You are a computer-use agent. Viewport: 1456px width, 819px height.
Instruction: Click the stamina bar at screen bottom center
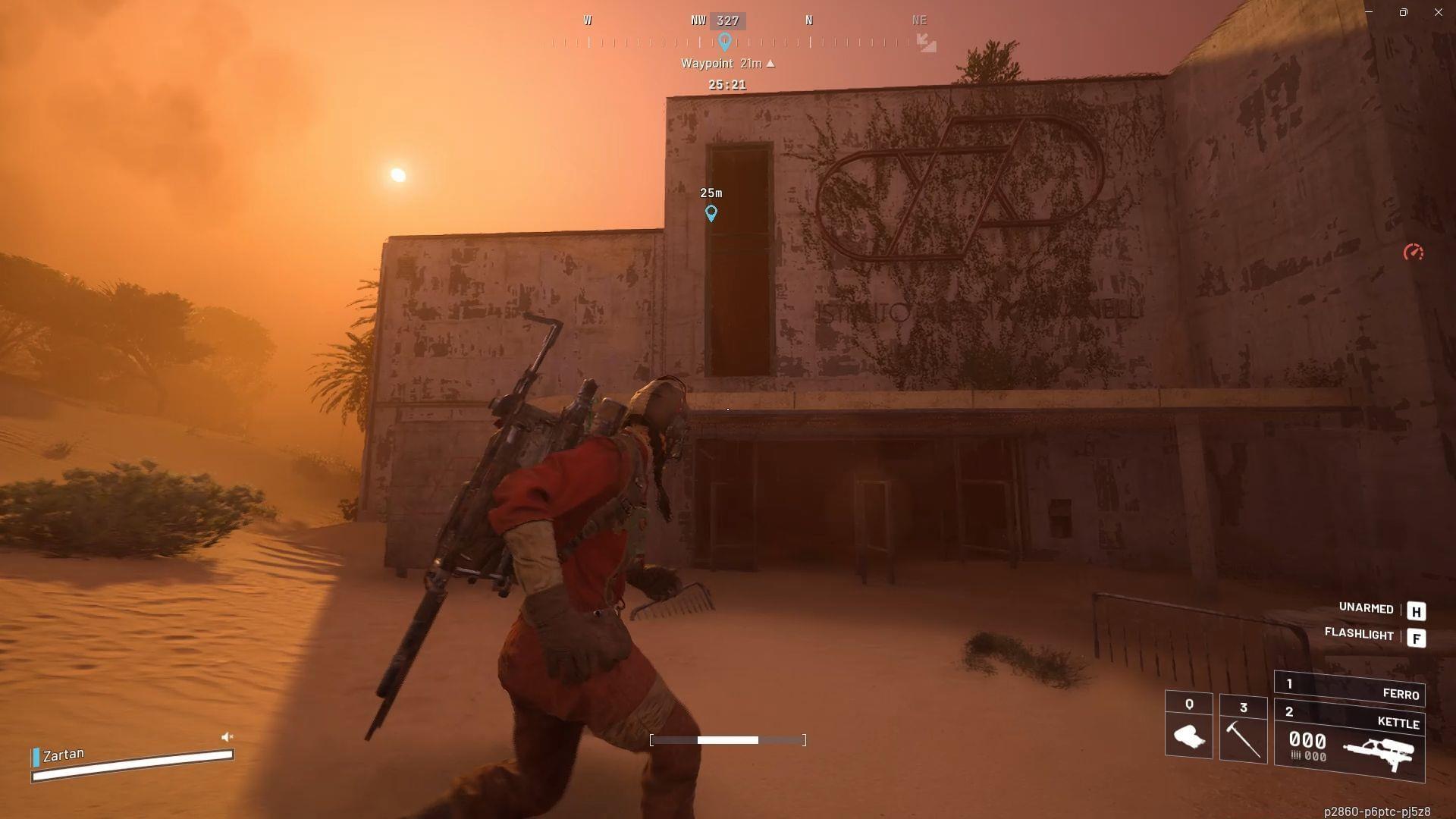pyautogui.click(x=728, y=739)
